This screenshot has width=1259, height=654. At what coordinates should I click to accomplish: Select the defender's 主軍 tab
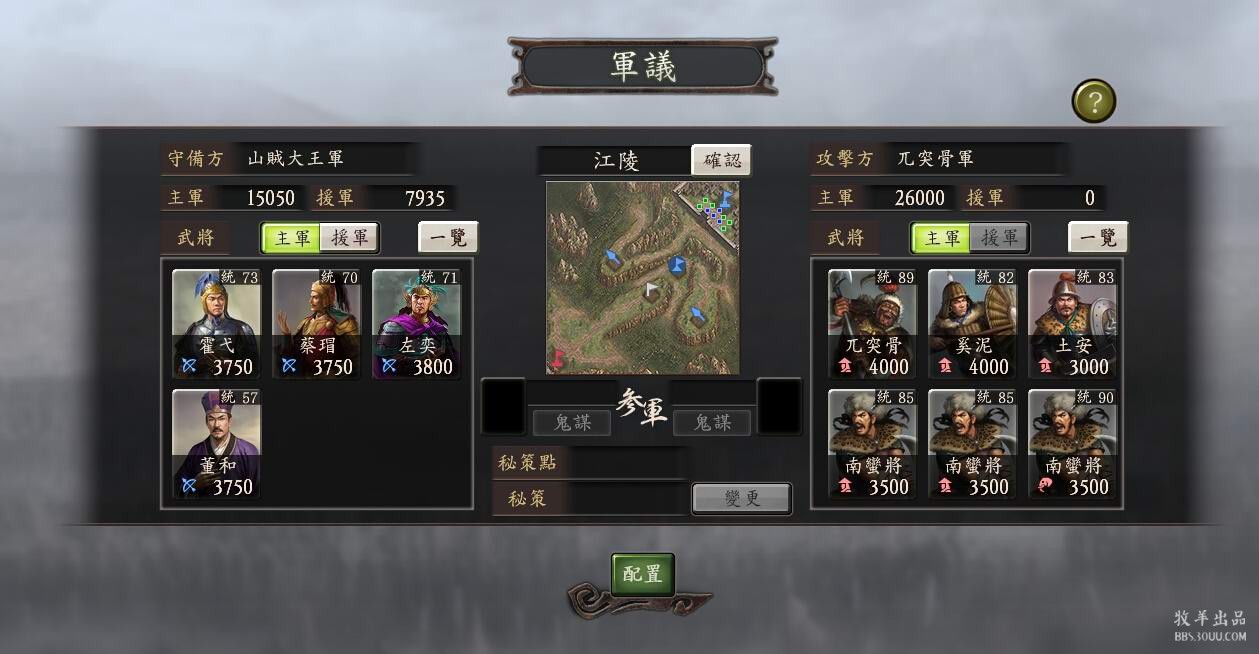[292, 238]
